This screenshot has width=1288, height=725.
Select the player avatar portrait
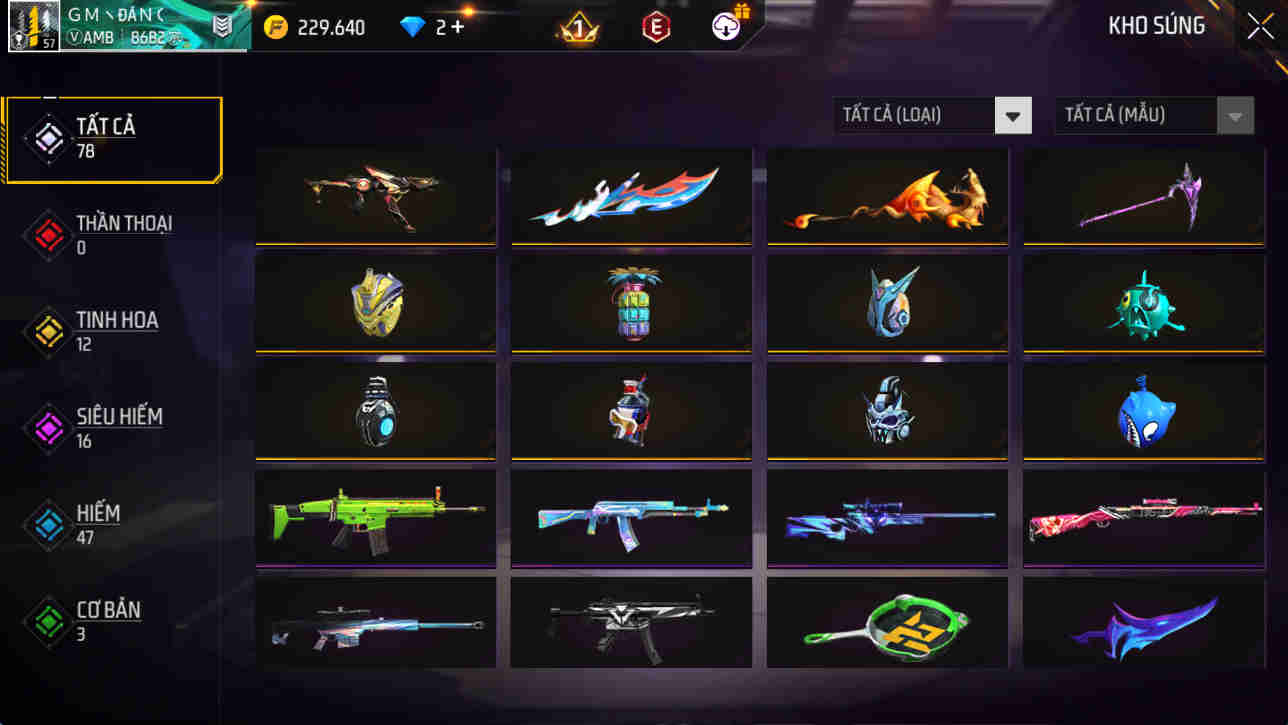pos(34,27)
